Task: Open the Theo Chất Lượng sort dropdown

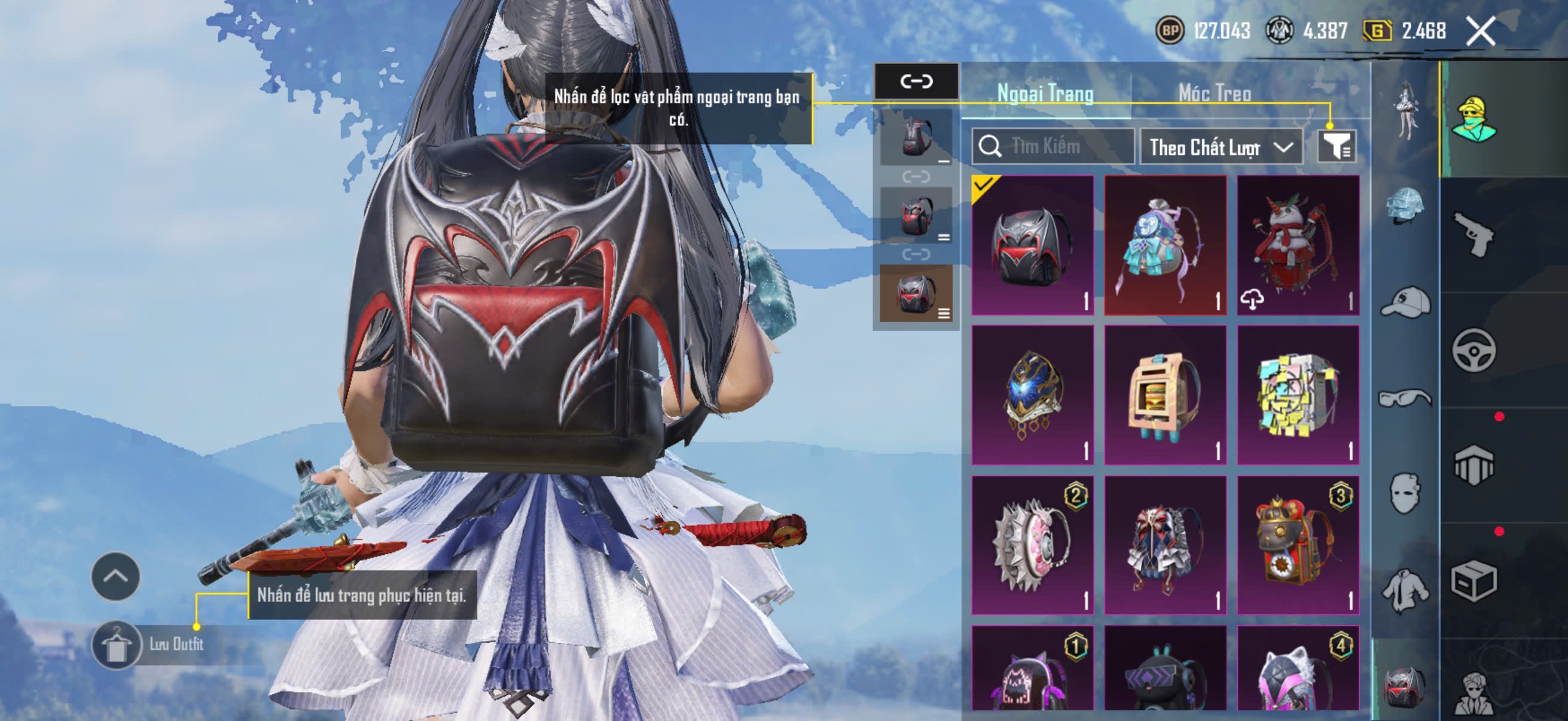Action: [x=1221, y=146]
